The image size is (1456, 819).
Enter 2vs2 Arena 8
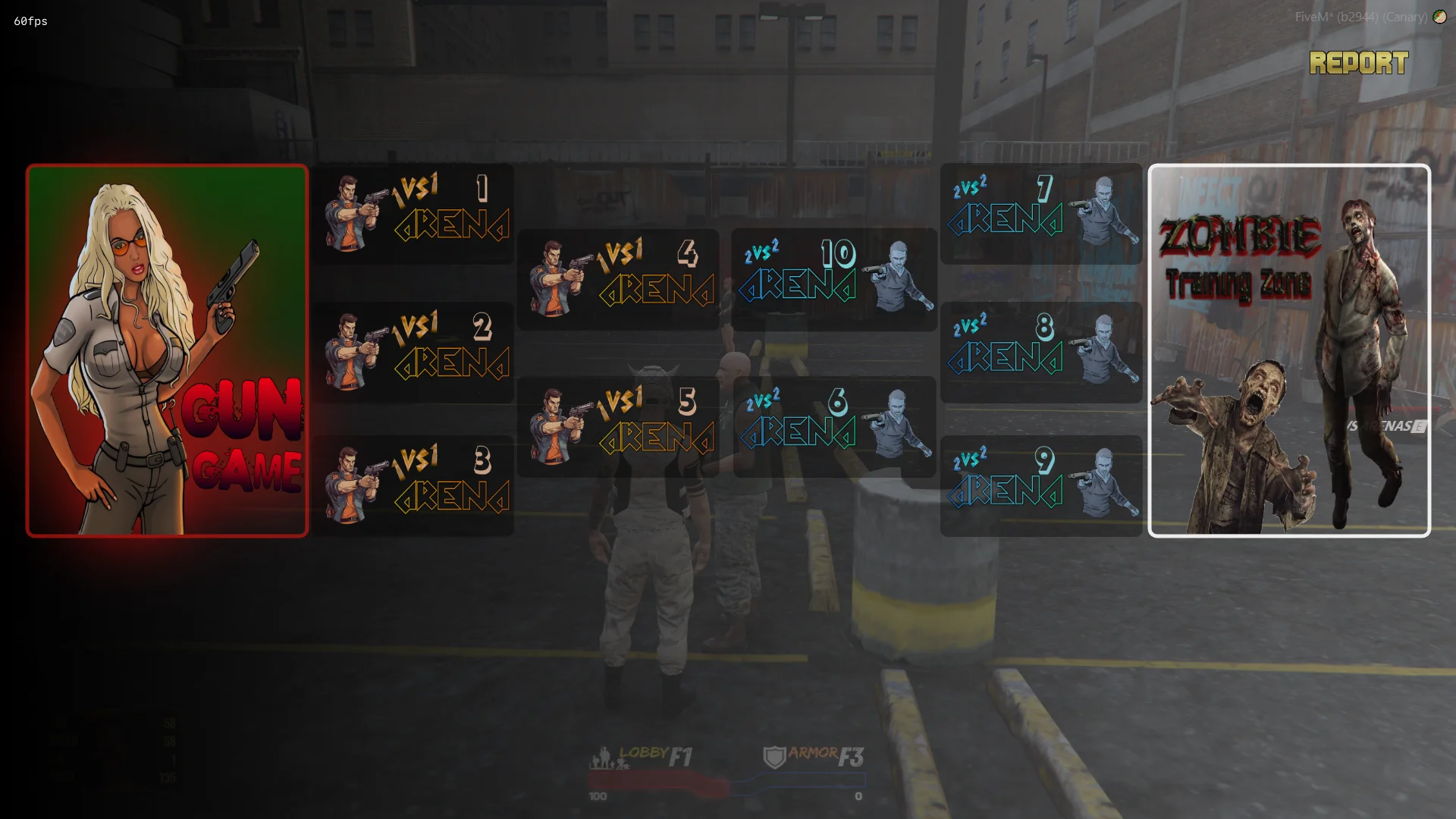(1041, 353)
